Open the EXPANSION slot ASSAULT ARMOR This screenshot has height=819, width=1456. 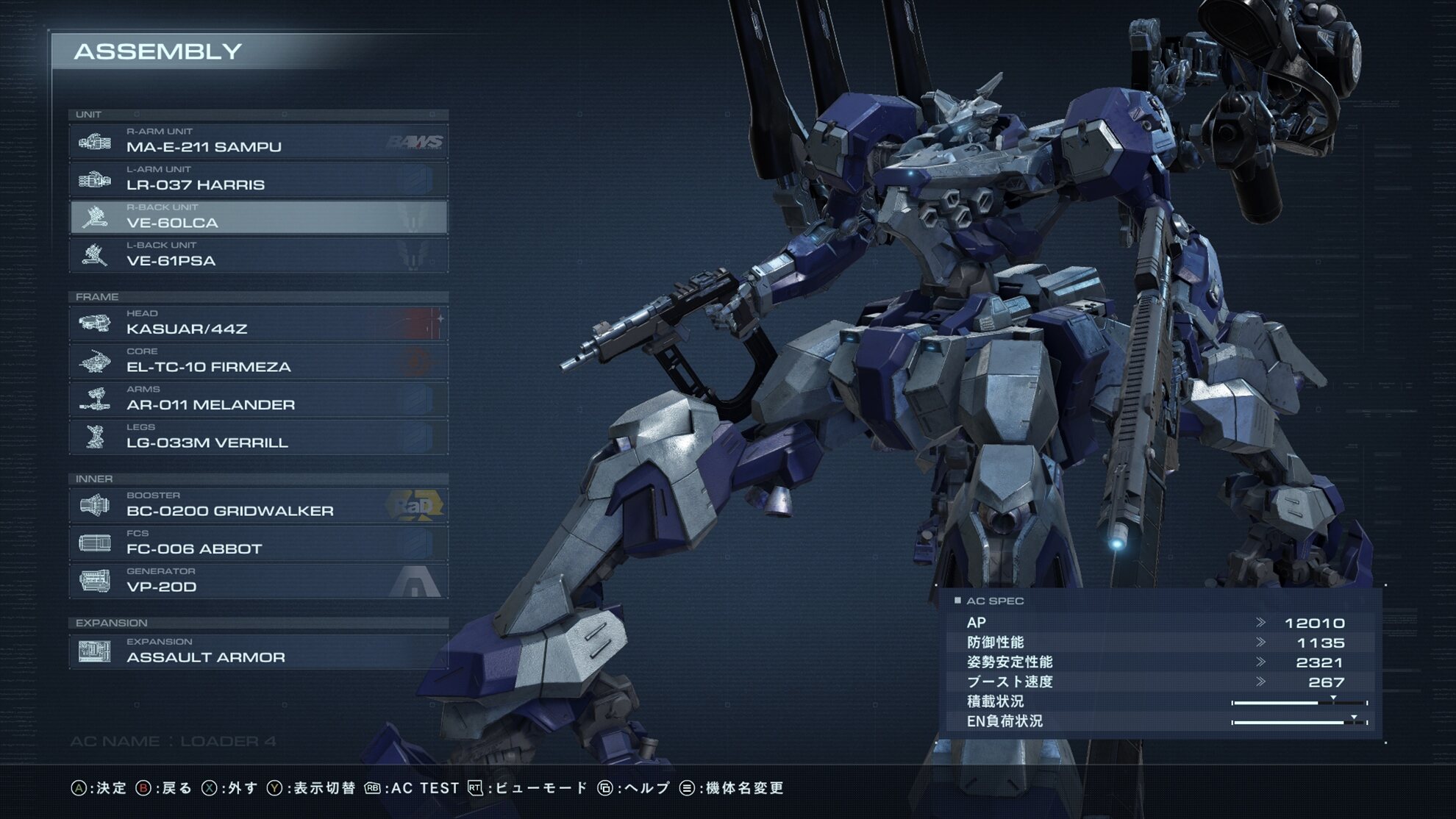pos(258,651)
